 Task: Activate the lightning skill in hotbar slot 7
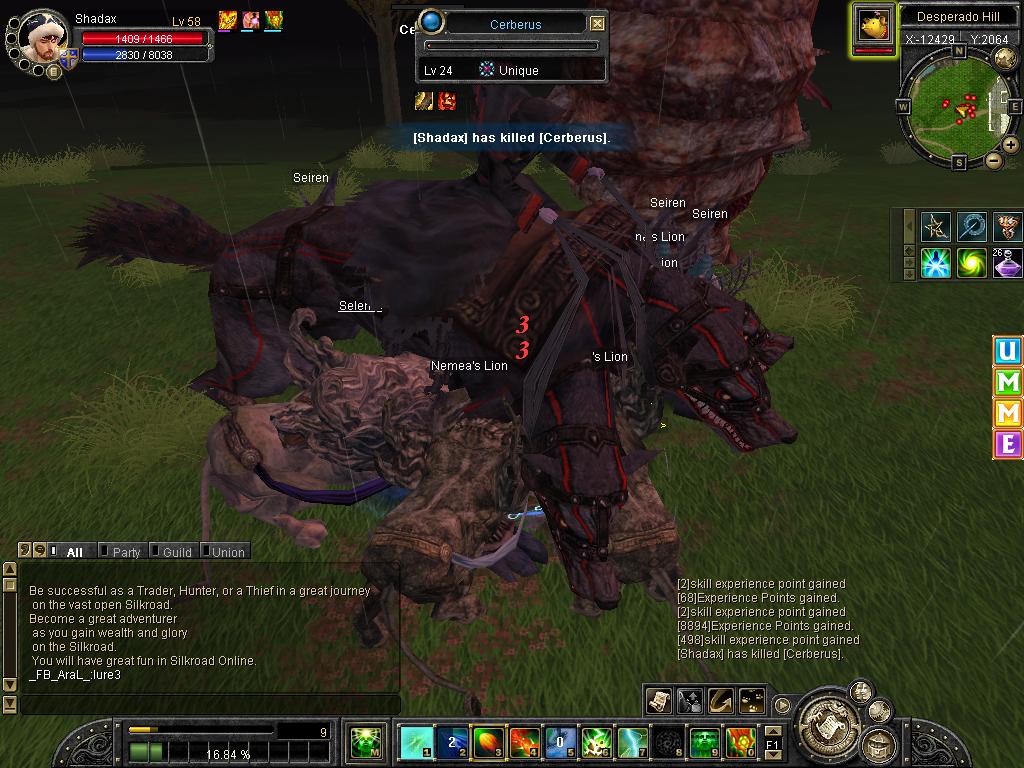click(x=633, y=743)
